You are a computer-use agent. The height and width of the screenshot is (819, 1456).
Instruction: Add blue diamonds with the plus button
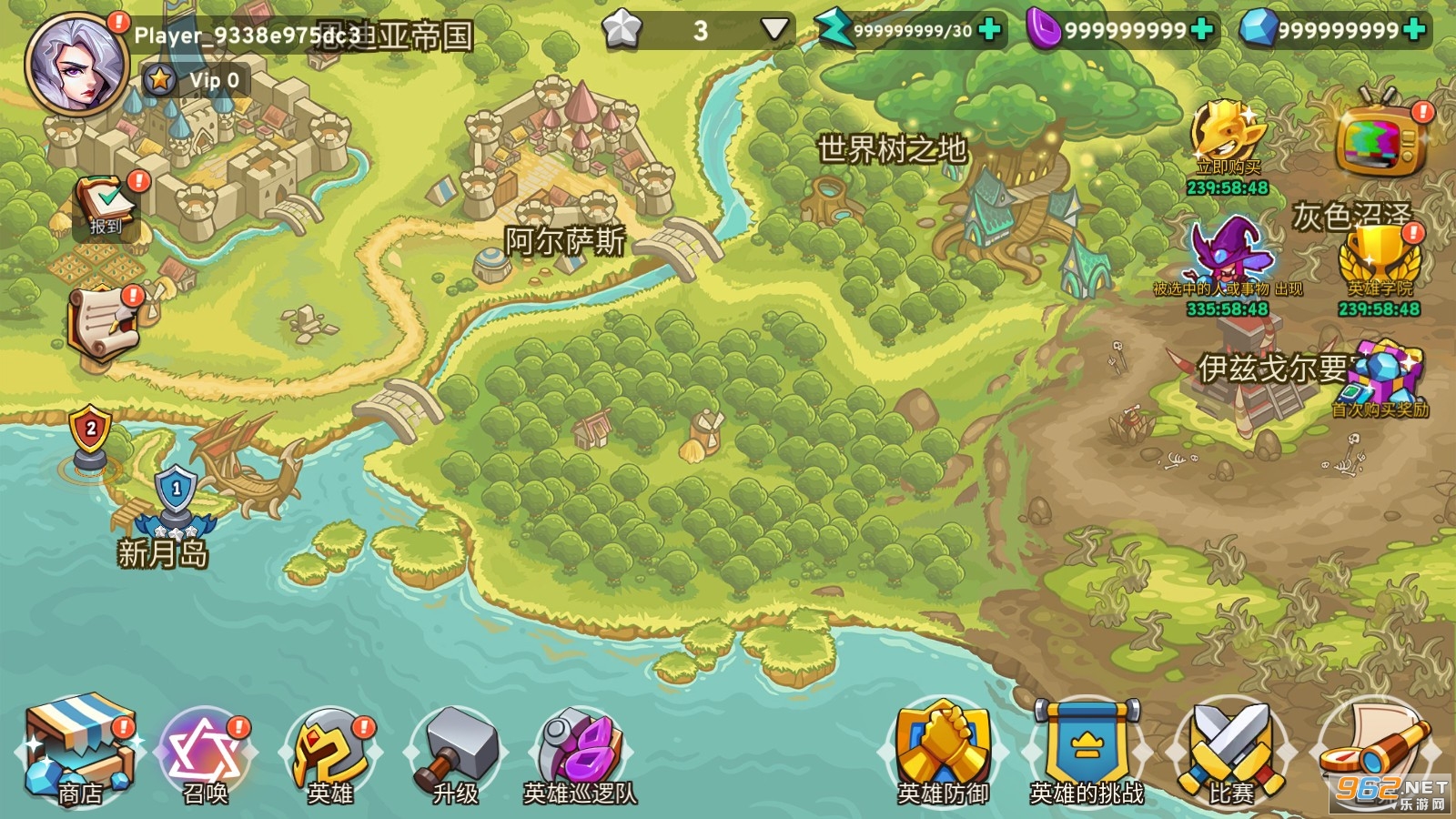tap(1413, 30)
